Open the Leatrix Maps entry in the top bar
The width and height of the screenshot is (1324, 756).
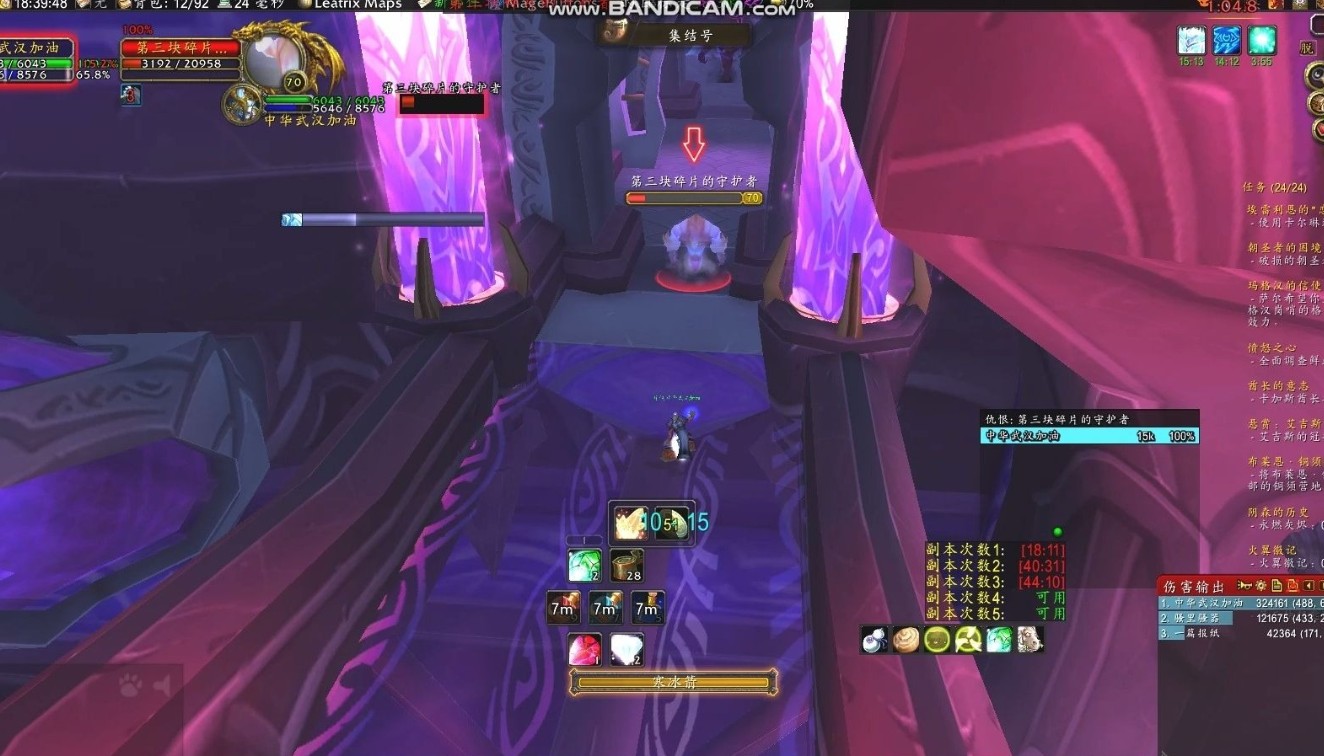click(358, 5)
